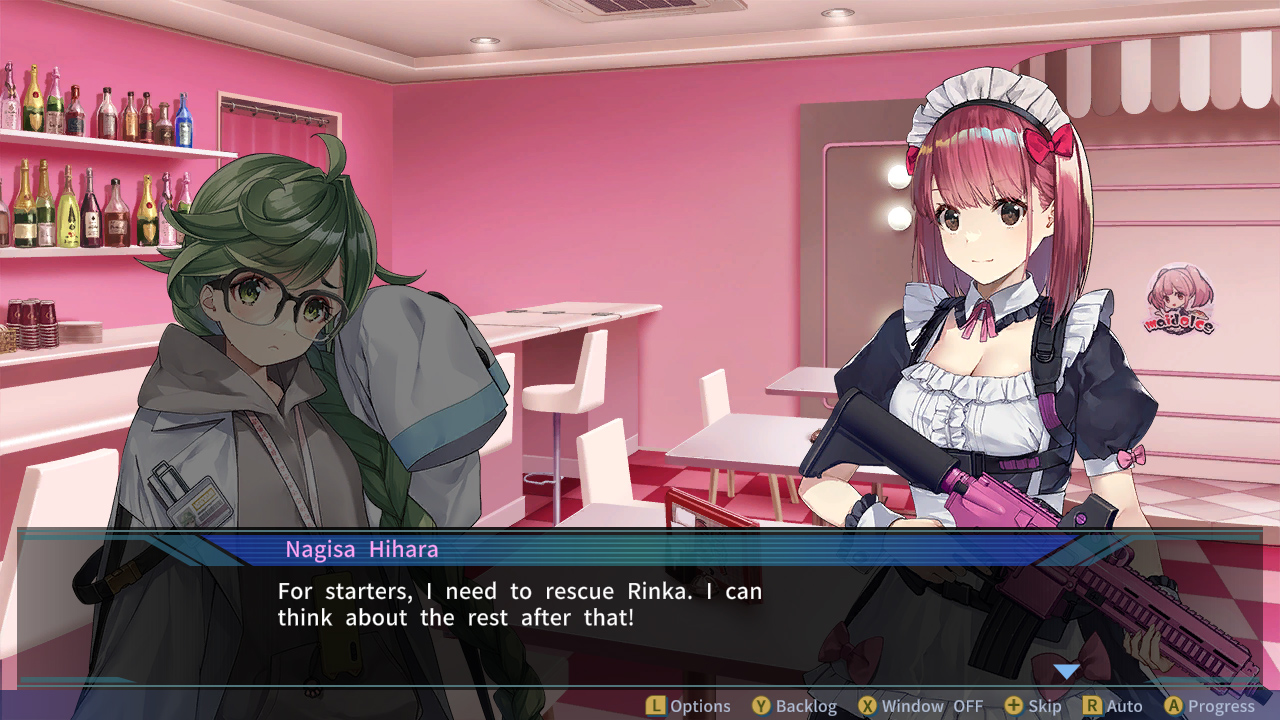
Task: Click the R button icon beside Auto
Action: 1093,705
